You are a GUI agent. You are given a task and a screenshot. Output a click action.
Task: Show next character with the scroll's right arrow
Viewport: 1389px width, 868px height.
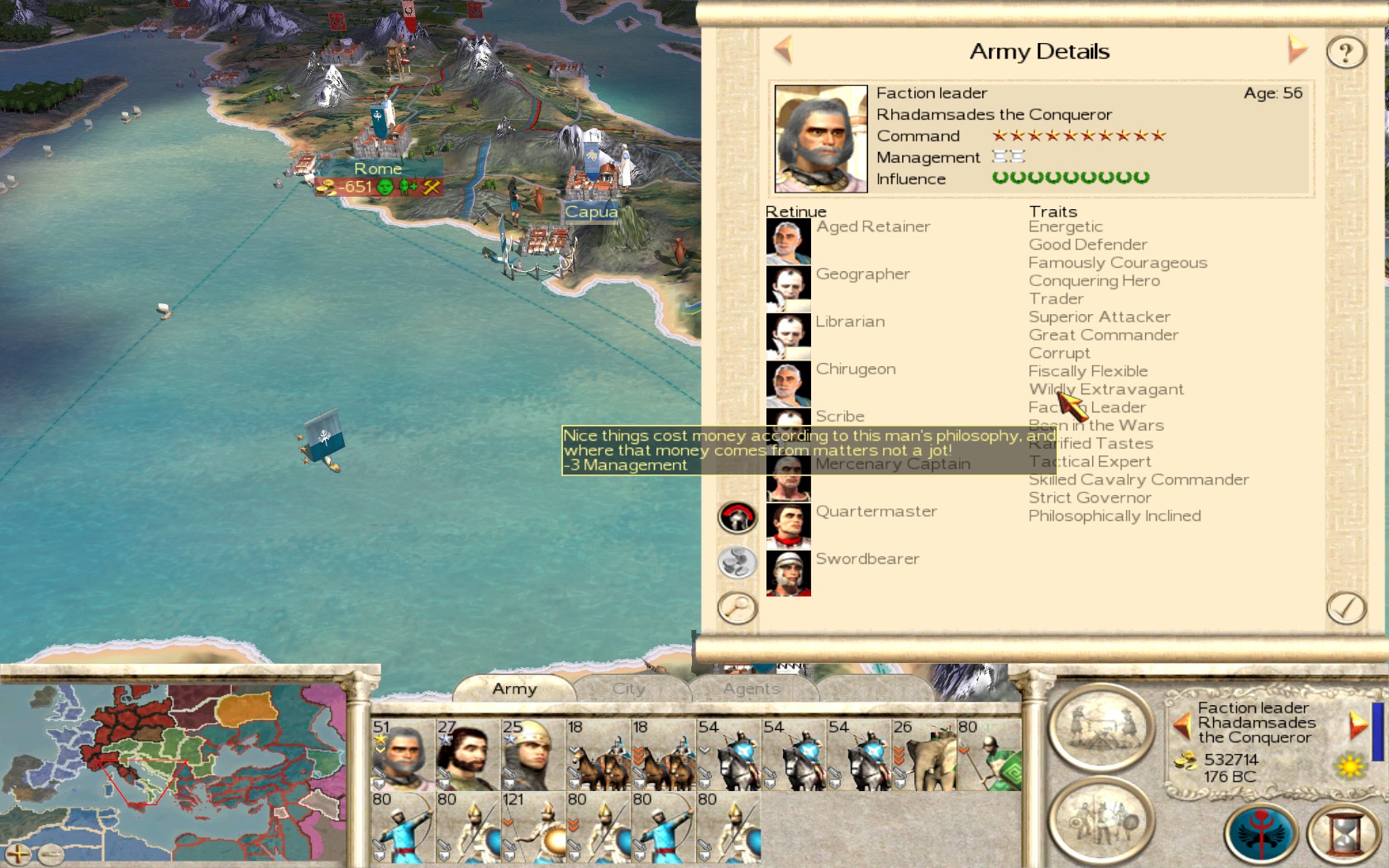(x=1297, y=50)
